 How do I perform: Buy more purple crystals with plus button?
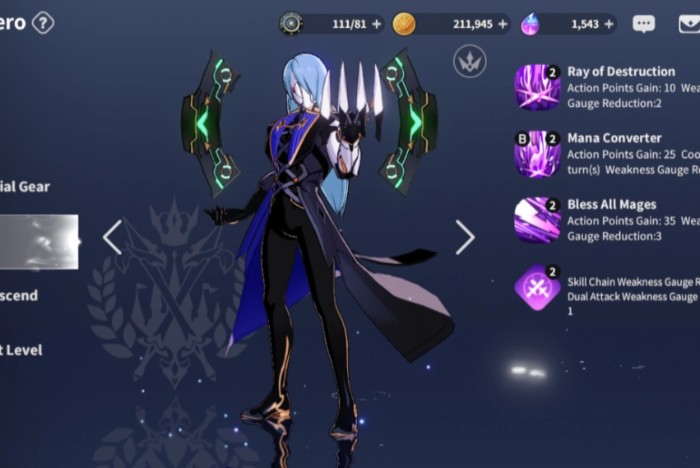click(x=610, y=24)
